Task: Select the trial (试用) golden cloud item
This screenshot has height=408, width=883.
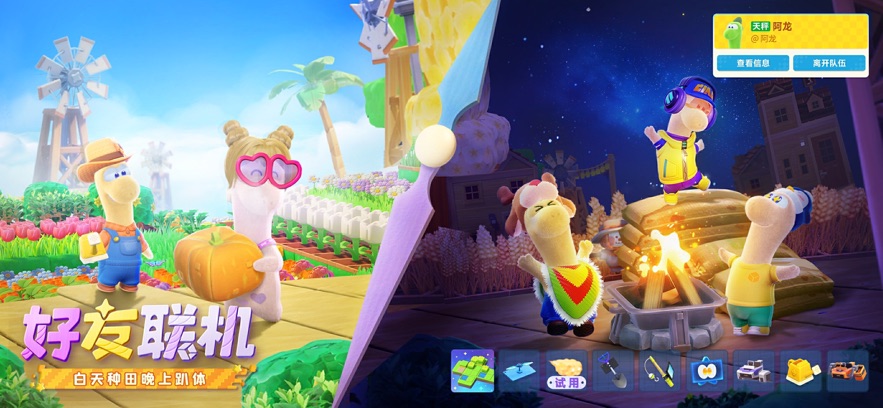Action: tap(566, 371)
